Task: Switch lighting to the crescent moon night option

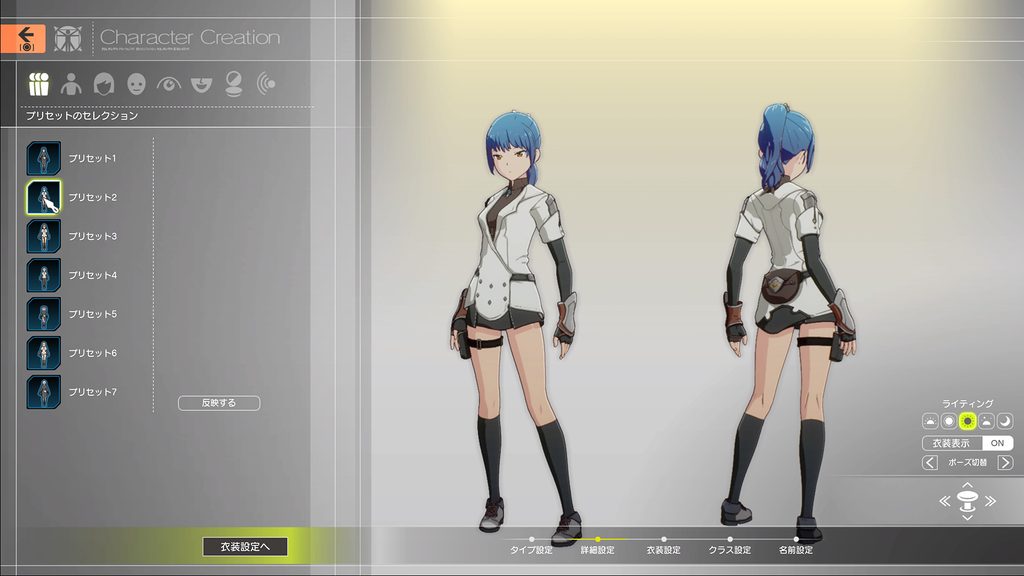Action: click(1005, 421)
